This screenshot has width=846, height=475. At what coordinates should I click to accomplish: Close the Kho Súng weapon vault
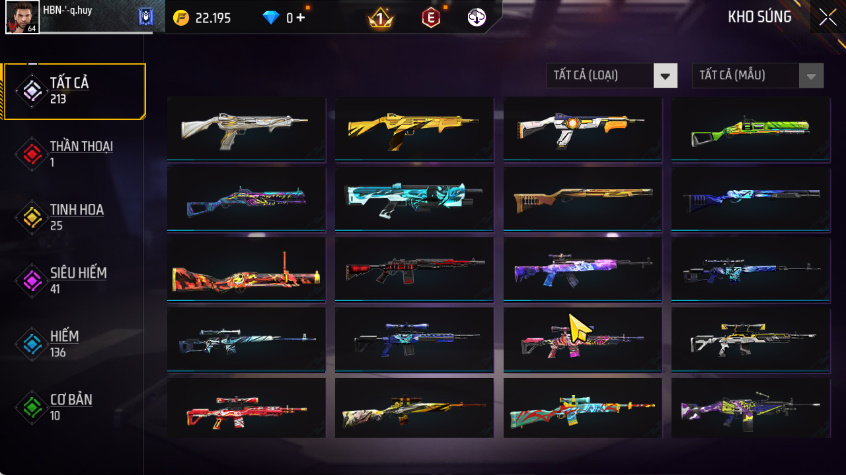tap(827, 17)
